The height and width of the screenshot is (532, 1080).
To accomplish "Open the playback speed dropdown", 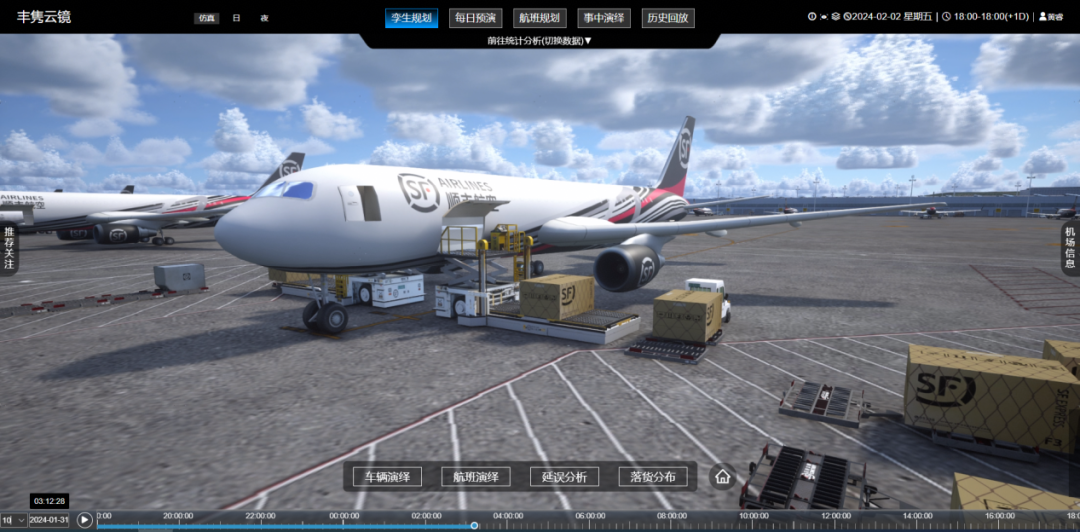I will point(13,520).
